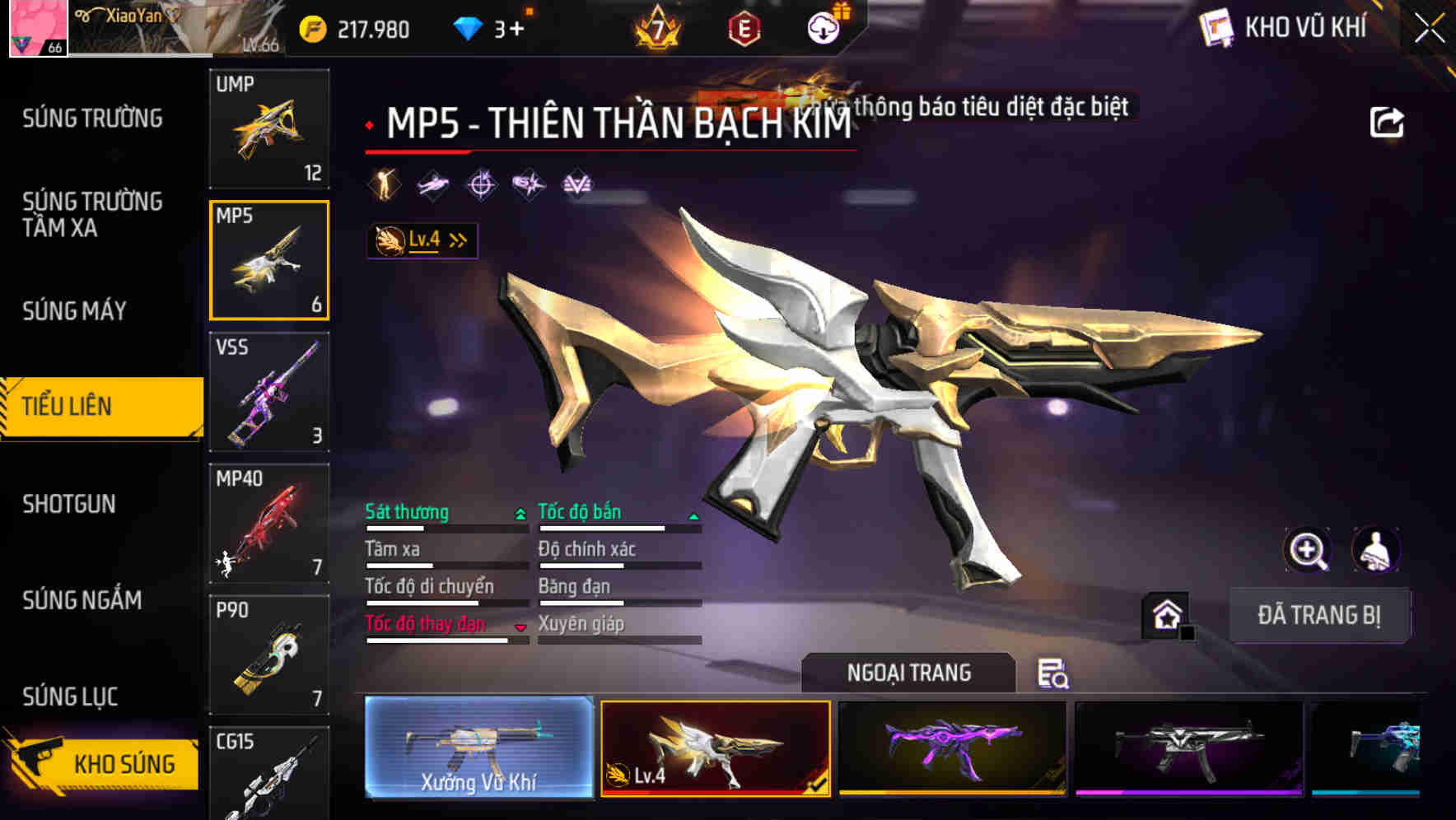
Task: Click the cloud gift download icon
Action: coord(823,26)
